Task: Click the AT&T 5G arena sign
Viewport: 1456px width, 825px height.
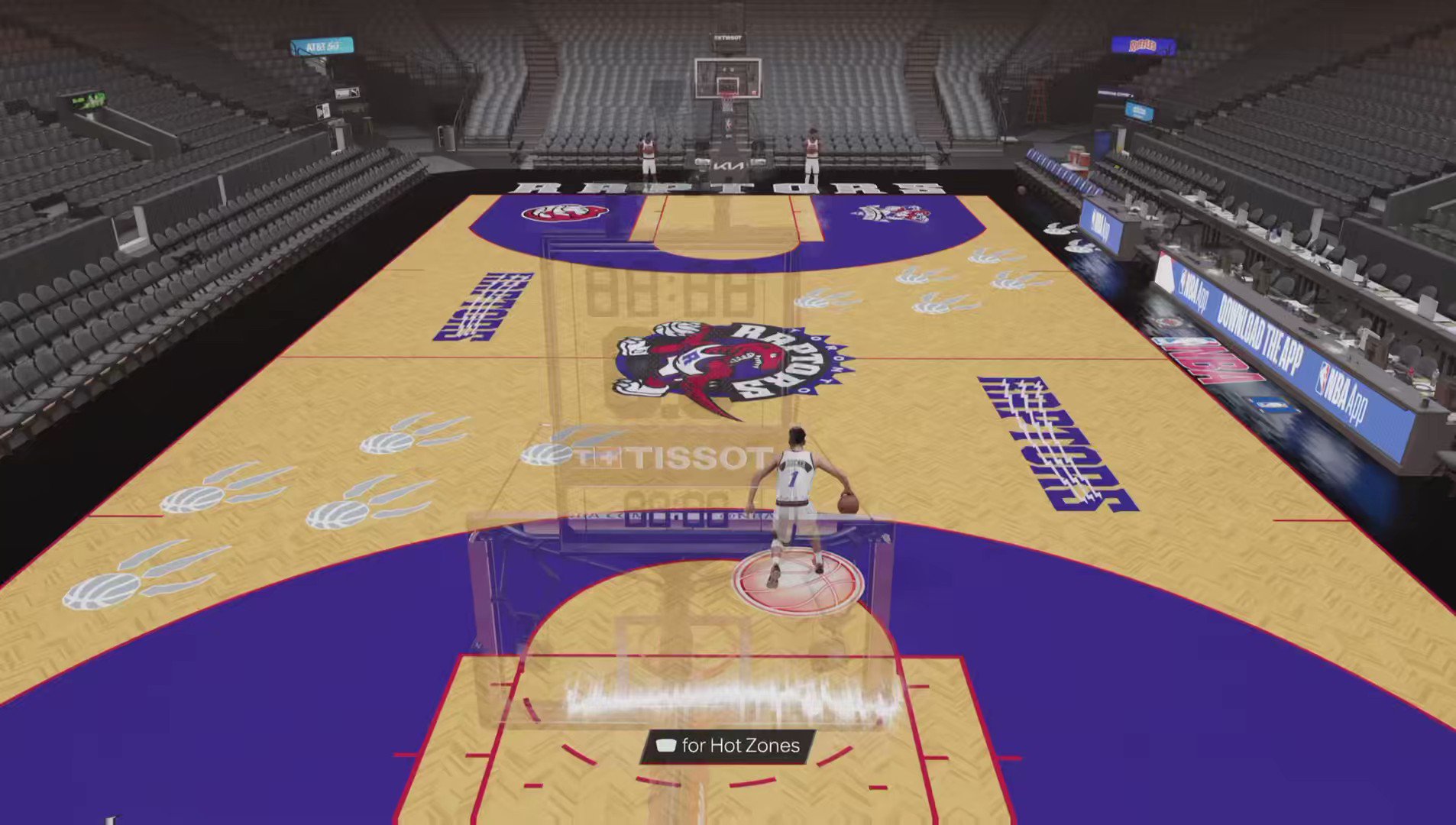Action: coord(322,44)
